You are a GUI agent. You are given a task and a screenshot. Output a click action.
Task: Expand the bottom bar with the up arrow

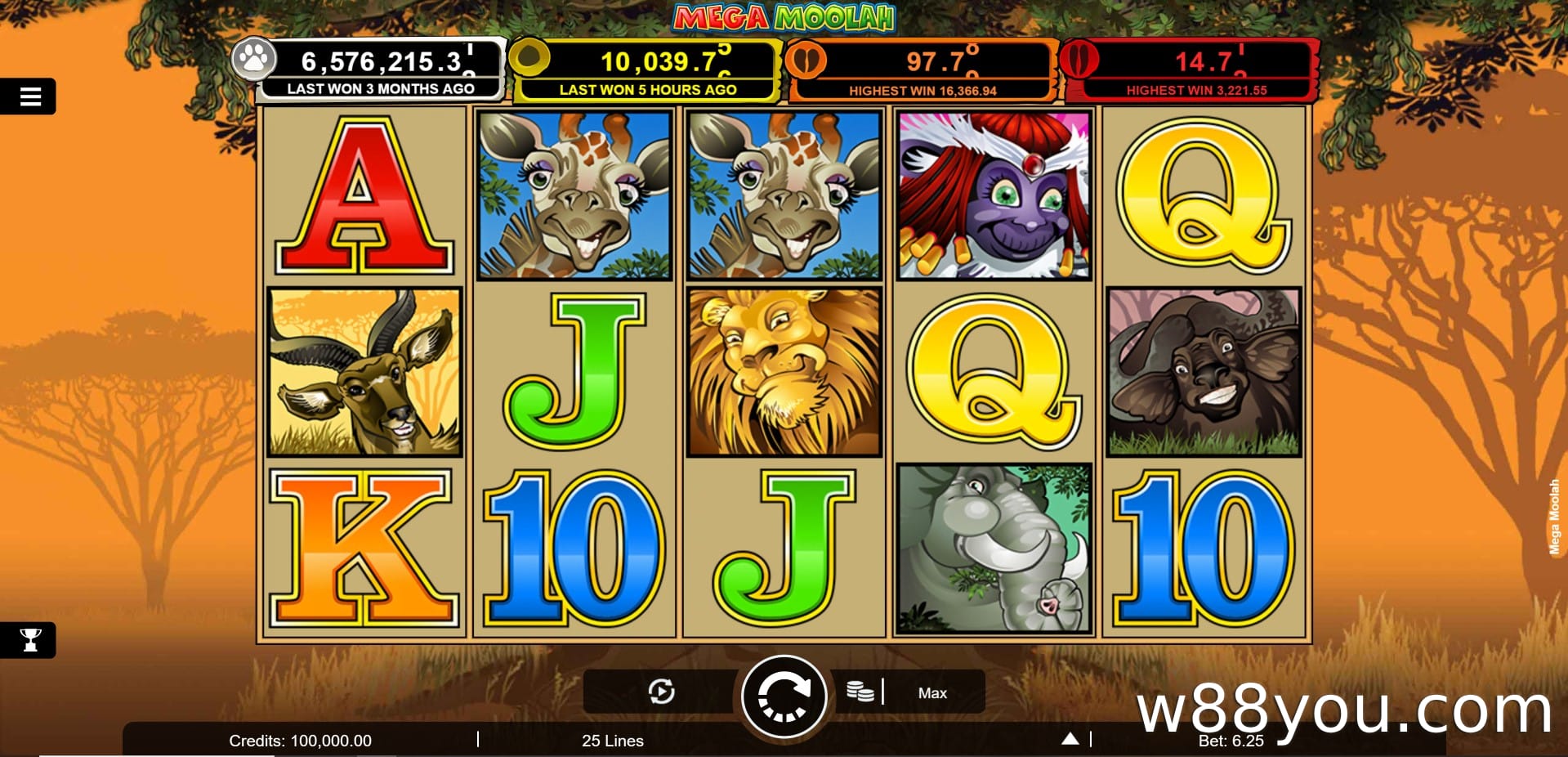point(1070,739)
